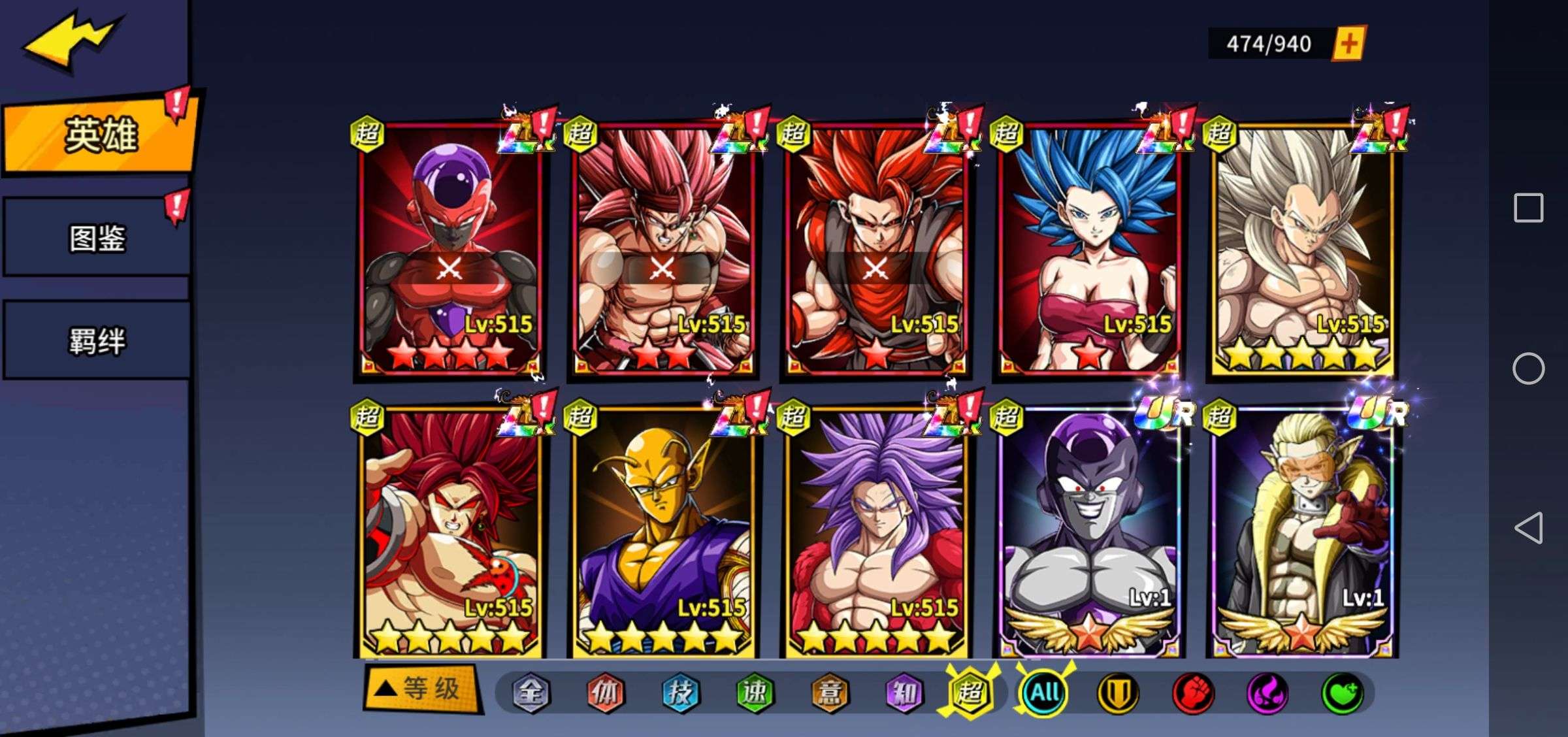This screenshot has width=1568, height=737.
Task: Toggle the 等级 level sort button
Action: (423, 689)
